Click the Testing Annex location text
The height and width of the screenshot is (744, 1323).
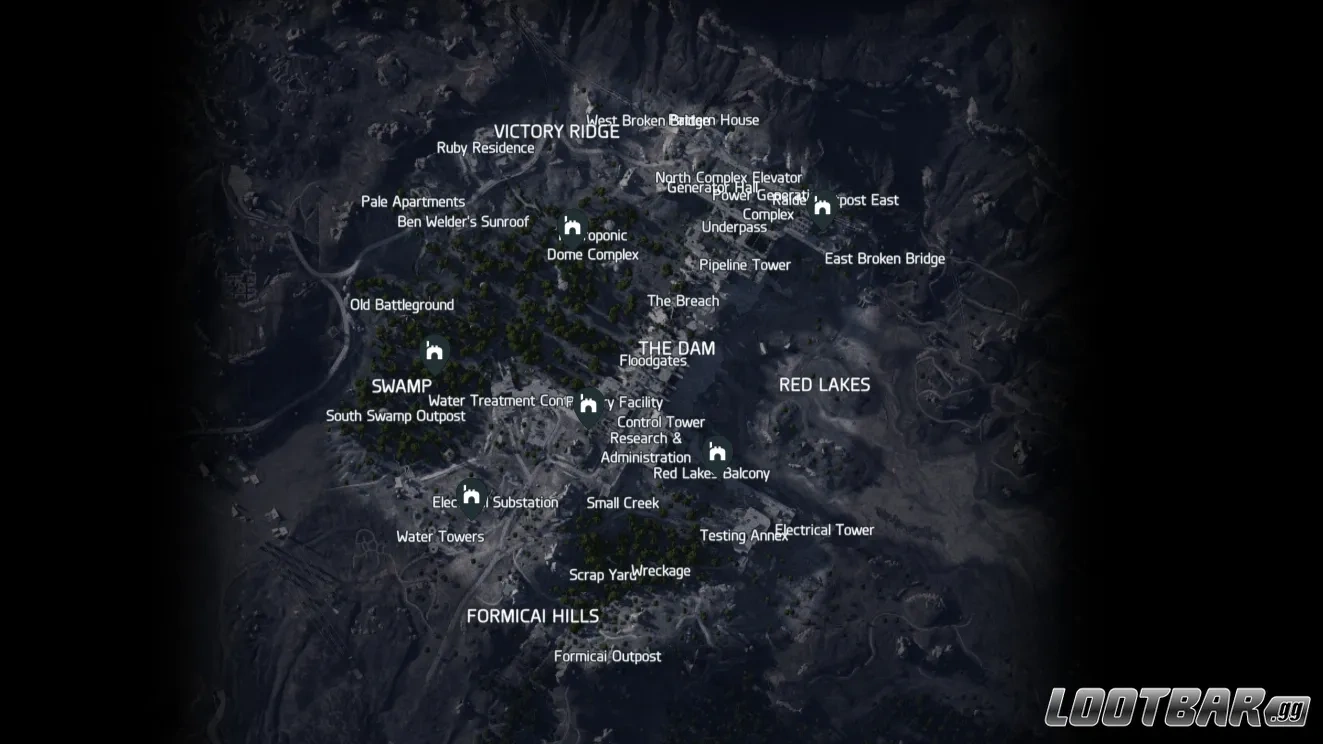[743, 536]
